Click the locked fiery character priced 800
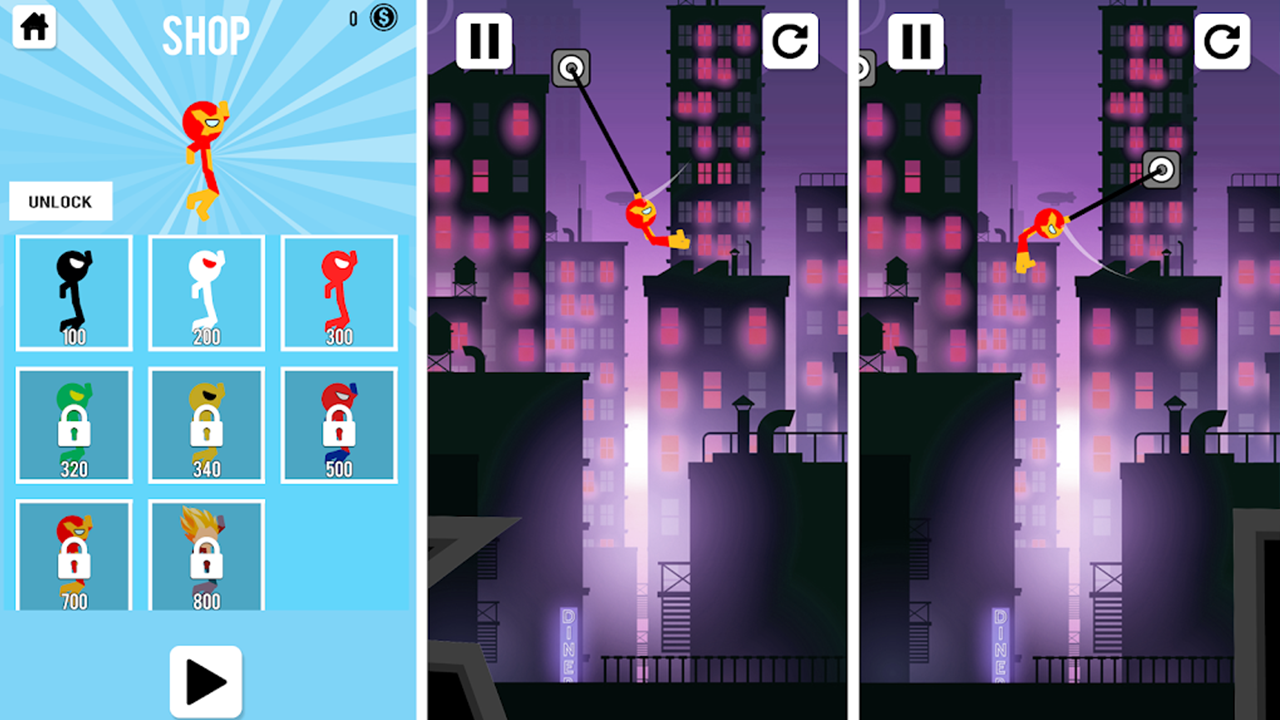1280x720 pixels. (x=206, y=555)
